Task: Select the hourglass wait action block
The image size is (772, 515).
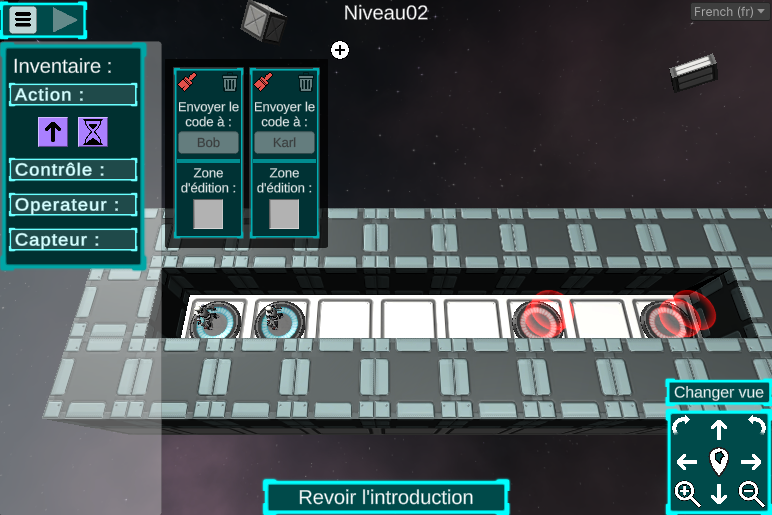Action: [x=93, y=131]
